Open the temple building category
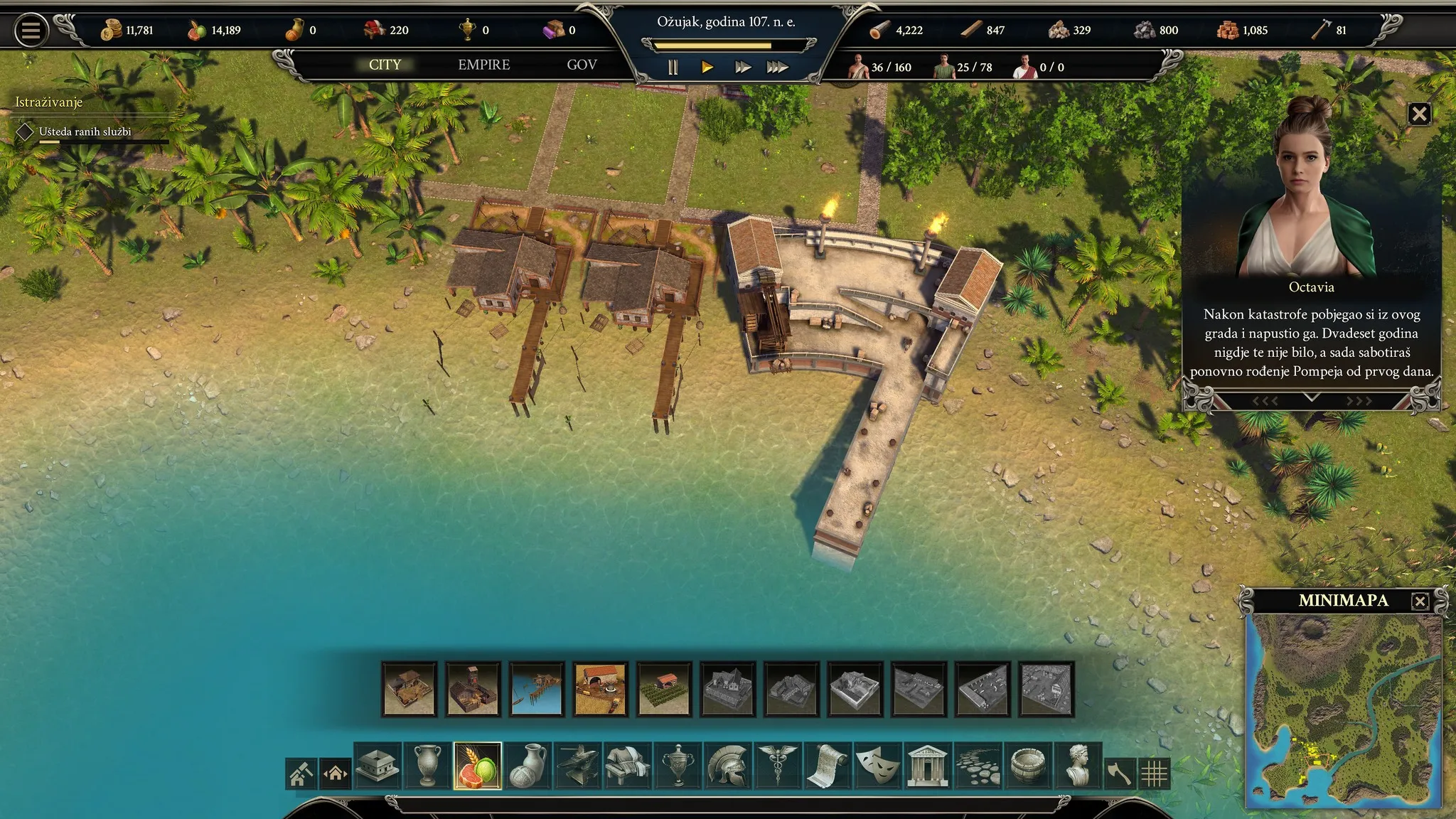1456x819 pixels. (927, 766)
